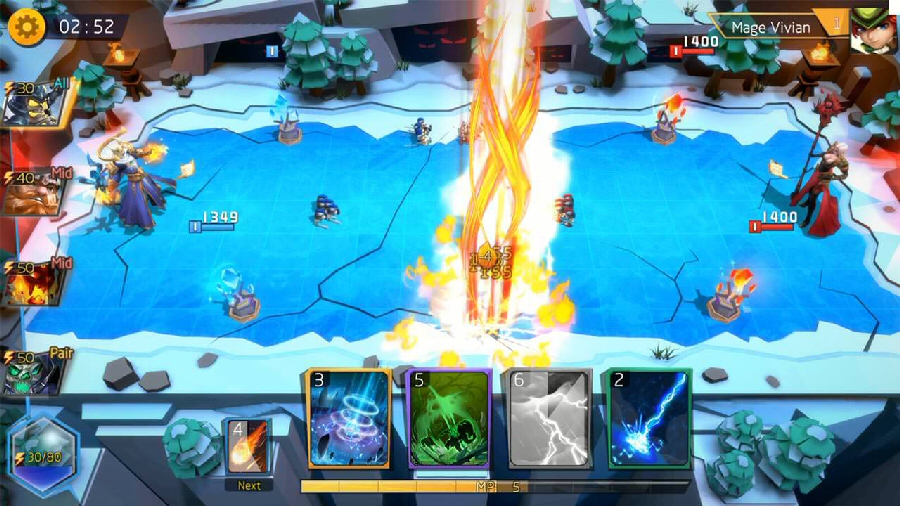Pick the greyed-out 6-cost lightning card
900x506 pixels.
[x=551, y=419]
